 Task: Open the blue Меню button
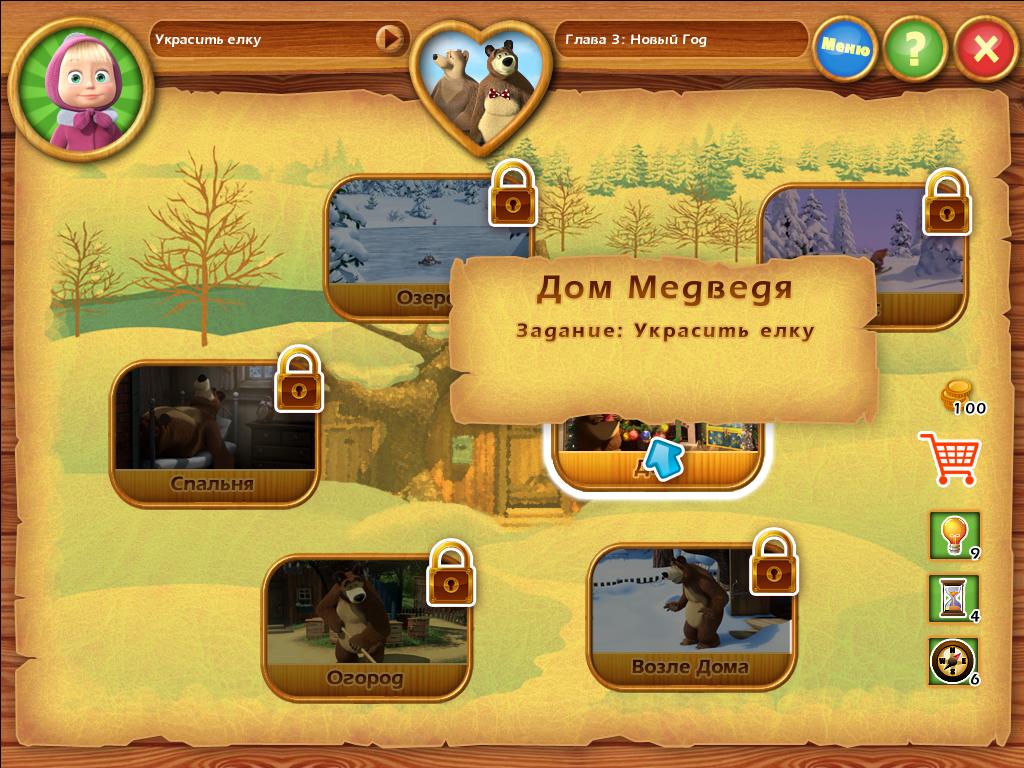point(845,46)
